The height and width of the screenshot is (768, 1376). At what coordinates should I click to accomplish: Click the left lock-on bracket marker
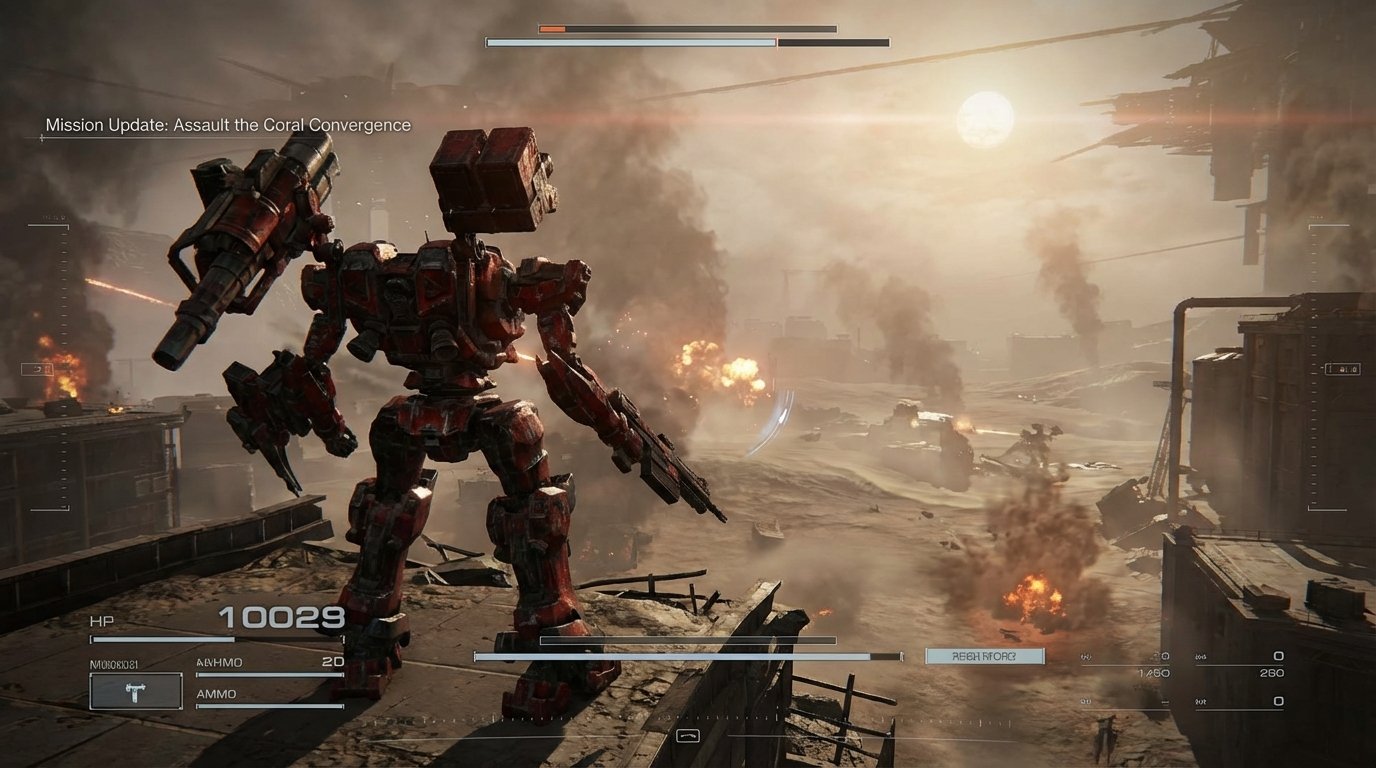coord(40,368)
